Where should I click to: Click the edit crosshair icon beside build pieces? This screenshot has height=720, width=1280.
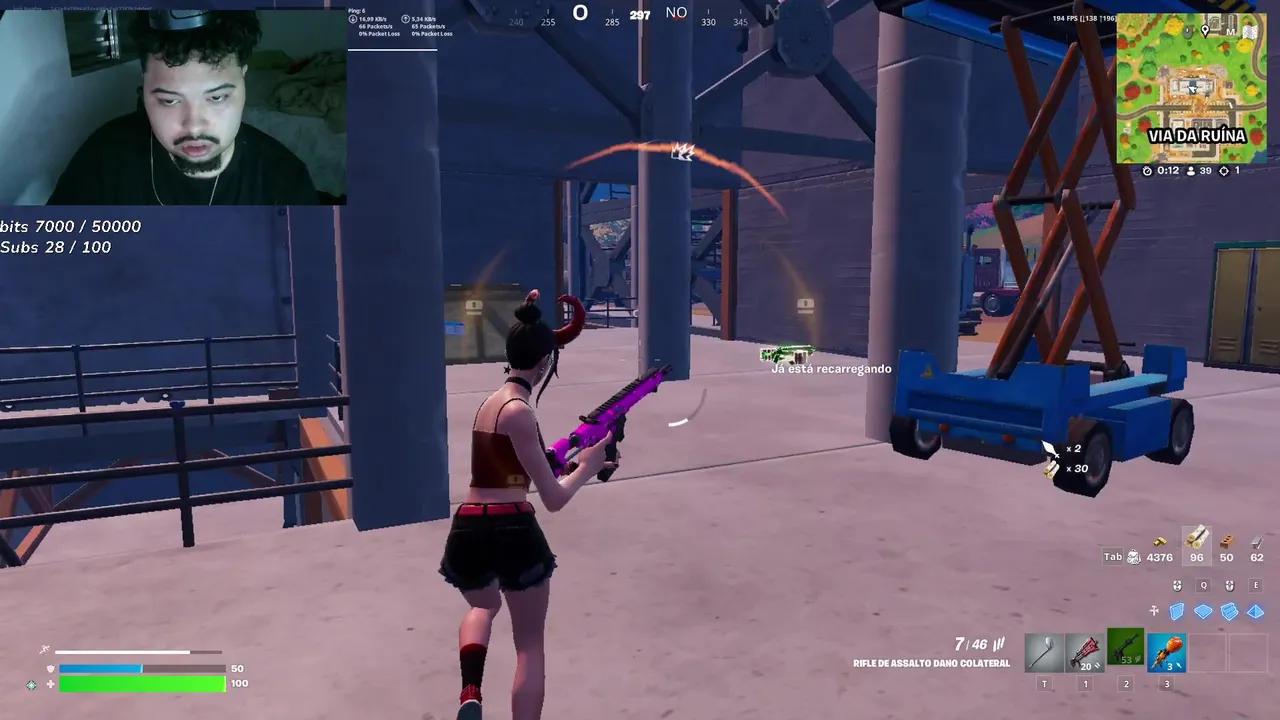(1153, 611)
